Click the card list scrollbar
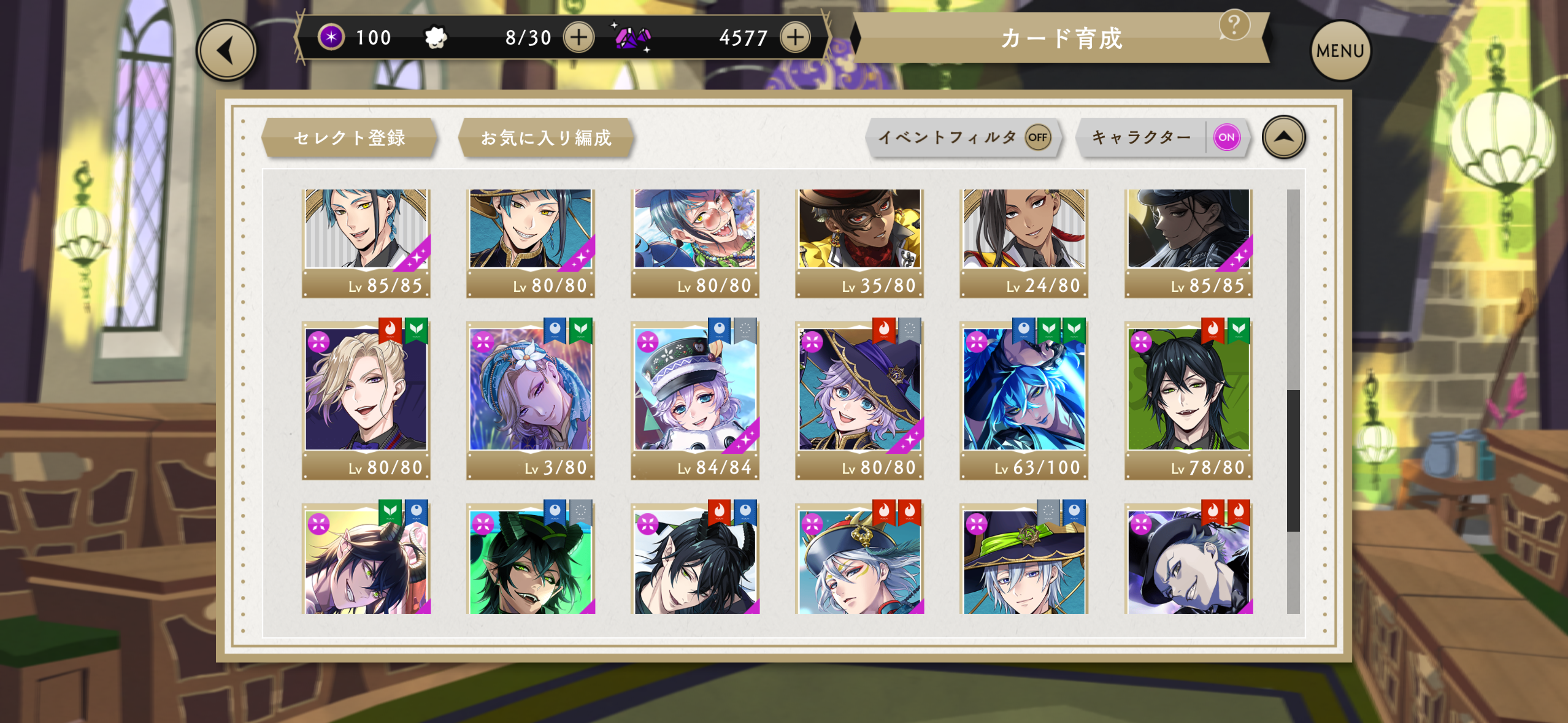This screenshot has width=1568, height=723. [1293, 460]
